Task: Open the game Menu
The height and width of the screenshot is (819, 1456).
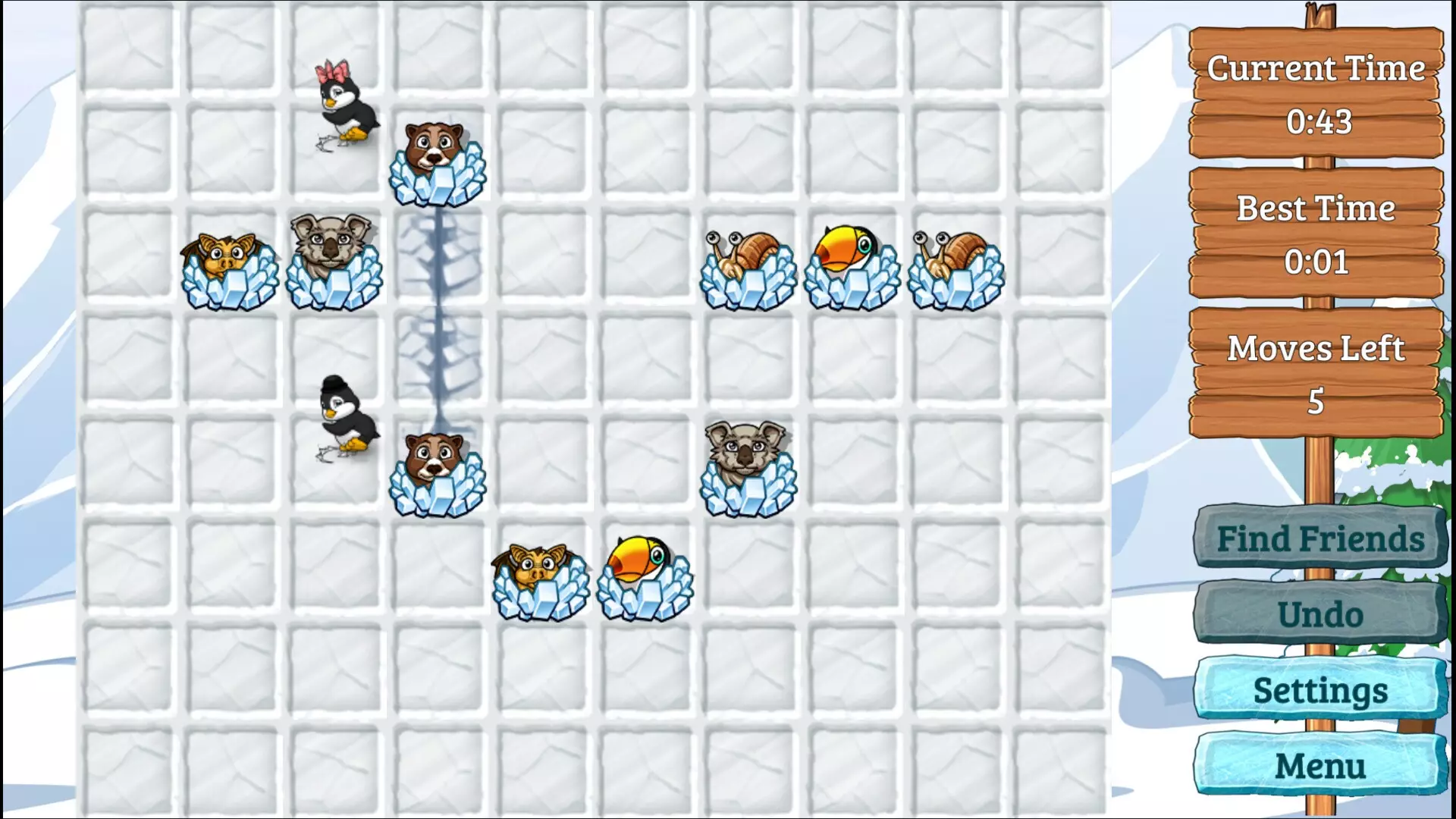Action: tap(1319, 766)
